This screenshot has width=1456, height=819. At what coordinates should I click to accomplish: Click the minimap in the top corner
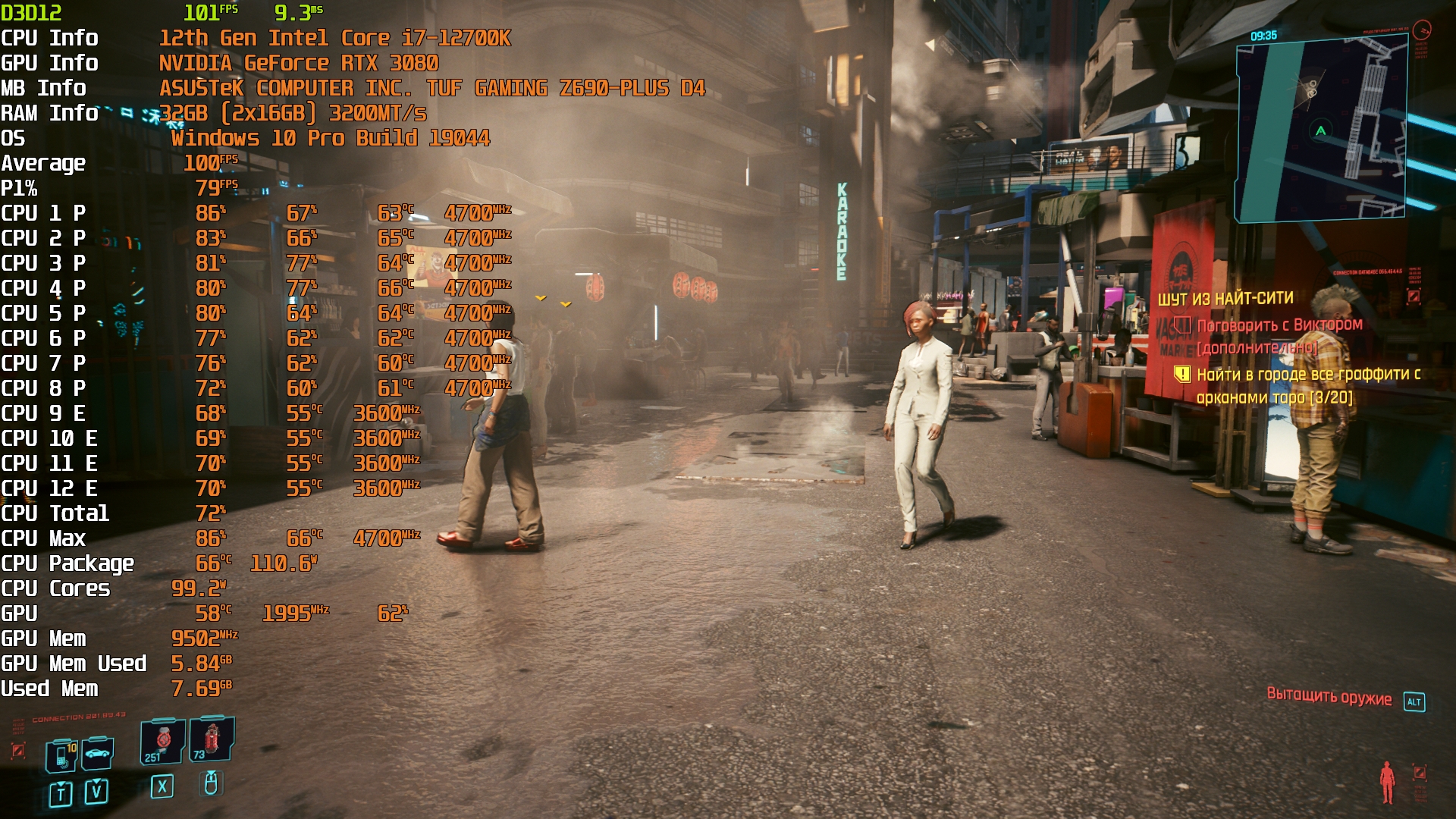click(x=1320, y=129)
